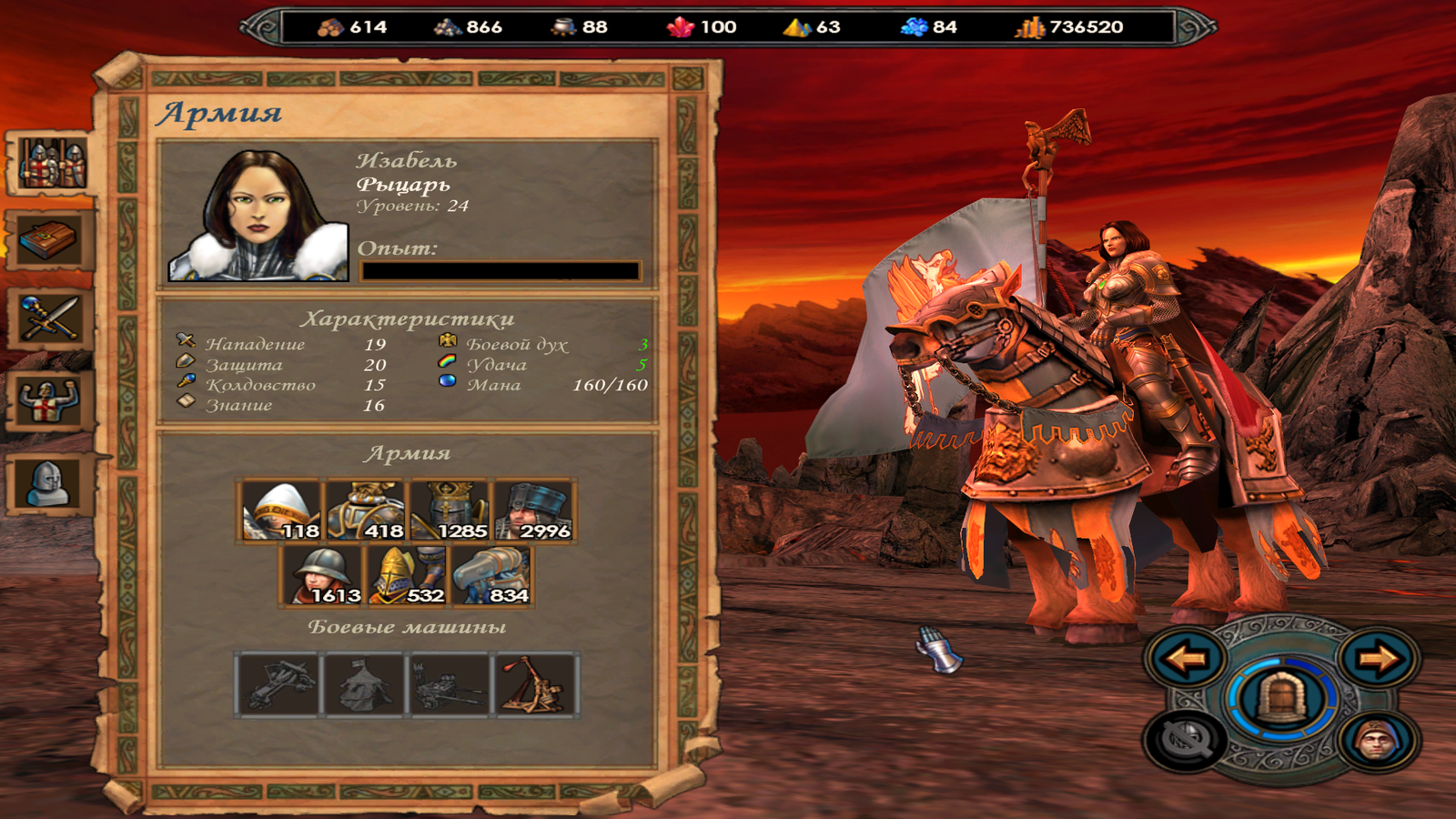
Task: Open the Army tab with three soldiers
Action: [x=53, y=164]
